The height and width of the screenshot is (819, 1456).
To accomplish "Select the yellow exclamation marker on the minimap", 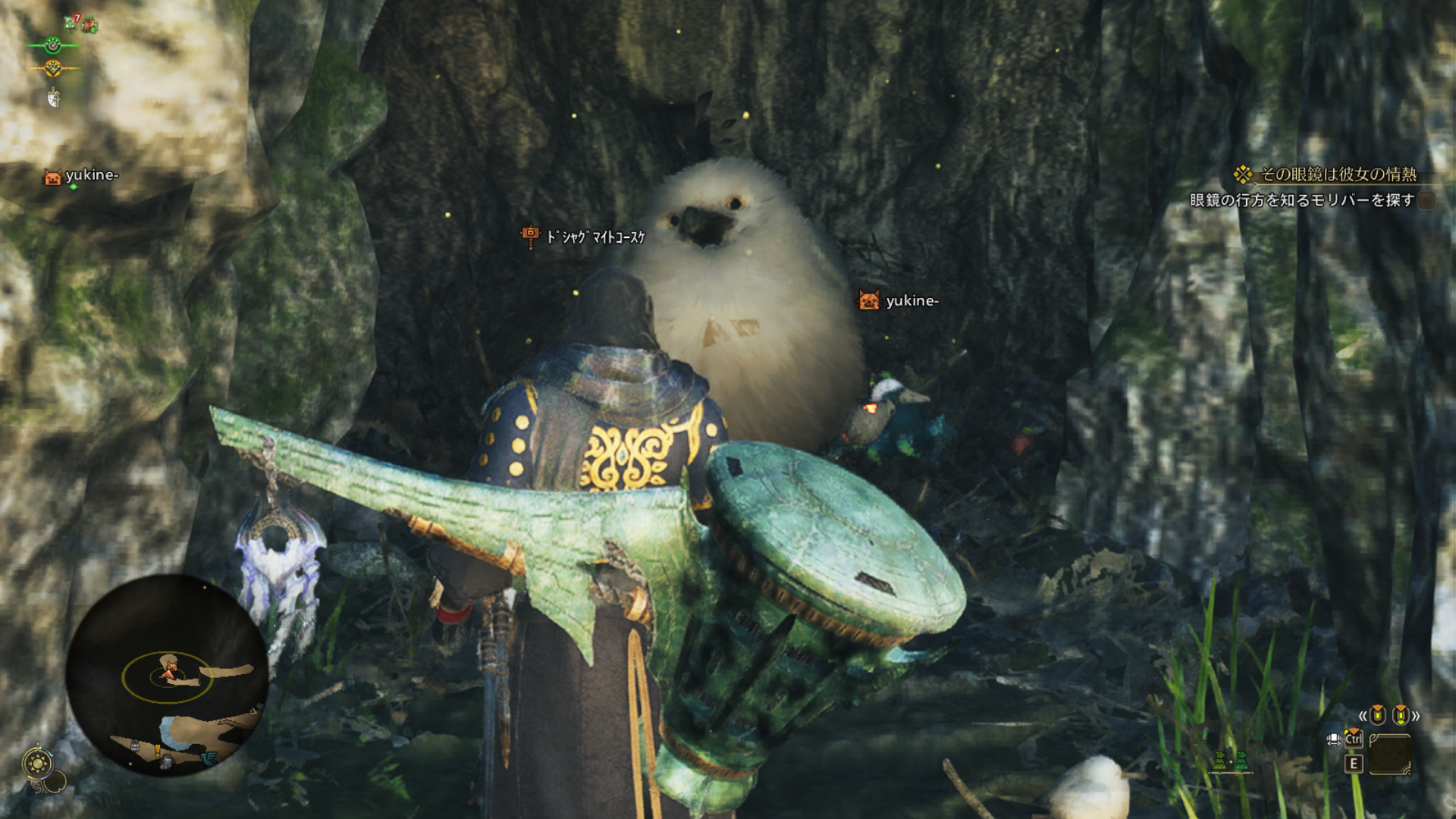I will click(x=158, y=750).
